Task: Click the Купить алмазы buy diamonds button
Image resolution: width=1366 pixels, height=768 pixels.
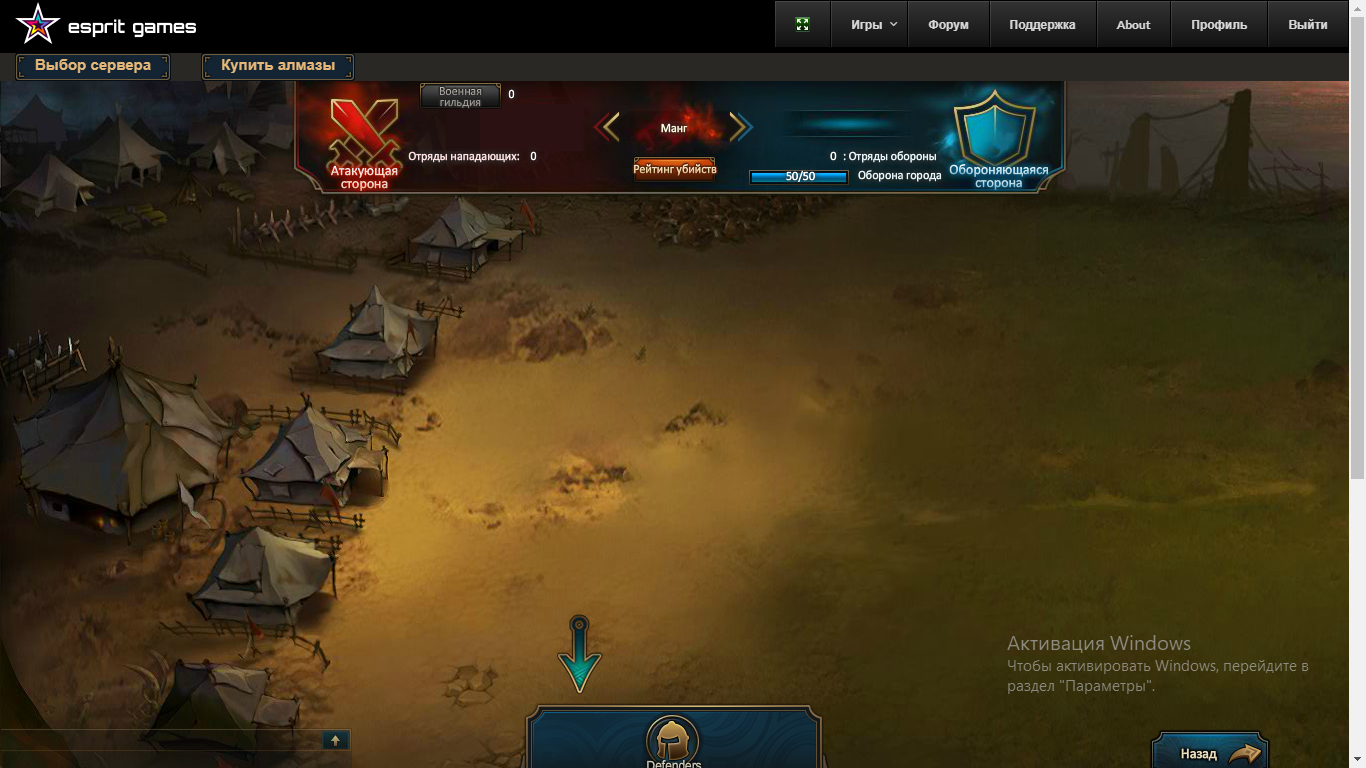Action: pos(277,66)
